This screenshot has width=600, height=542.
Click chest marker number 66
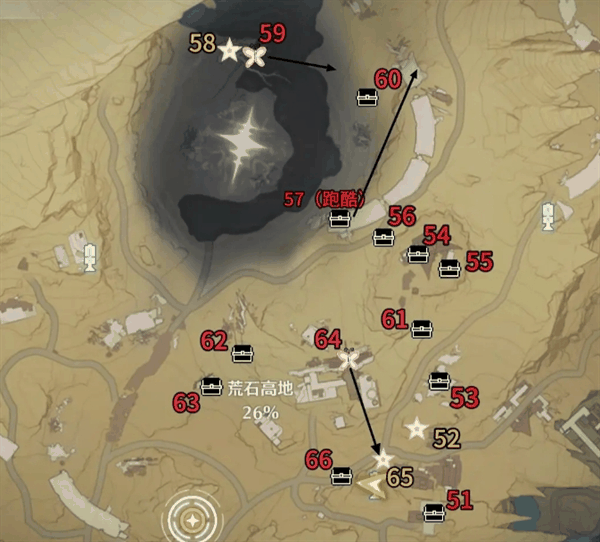343,475
